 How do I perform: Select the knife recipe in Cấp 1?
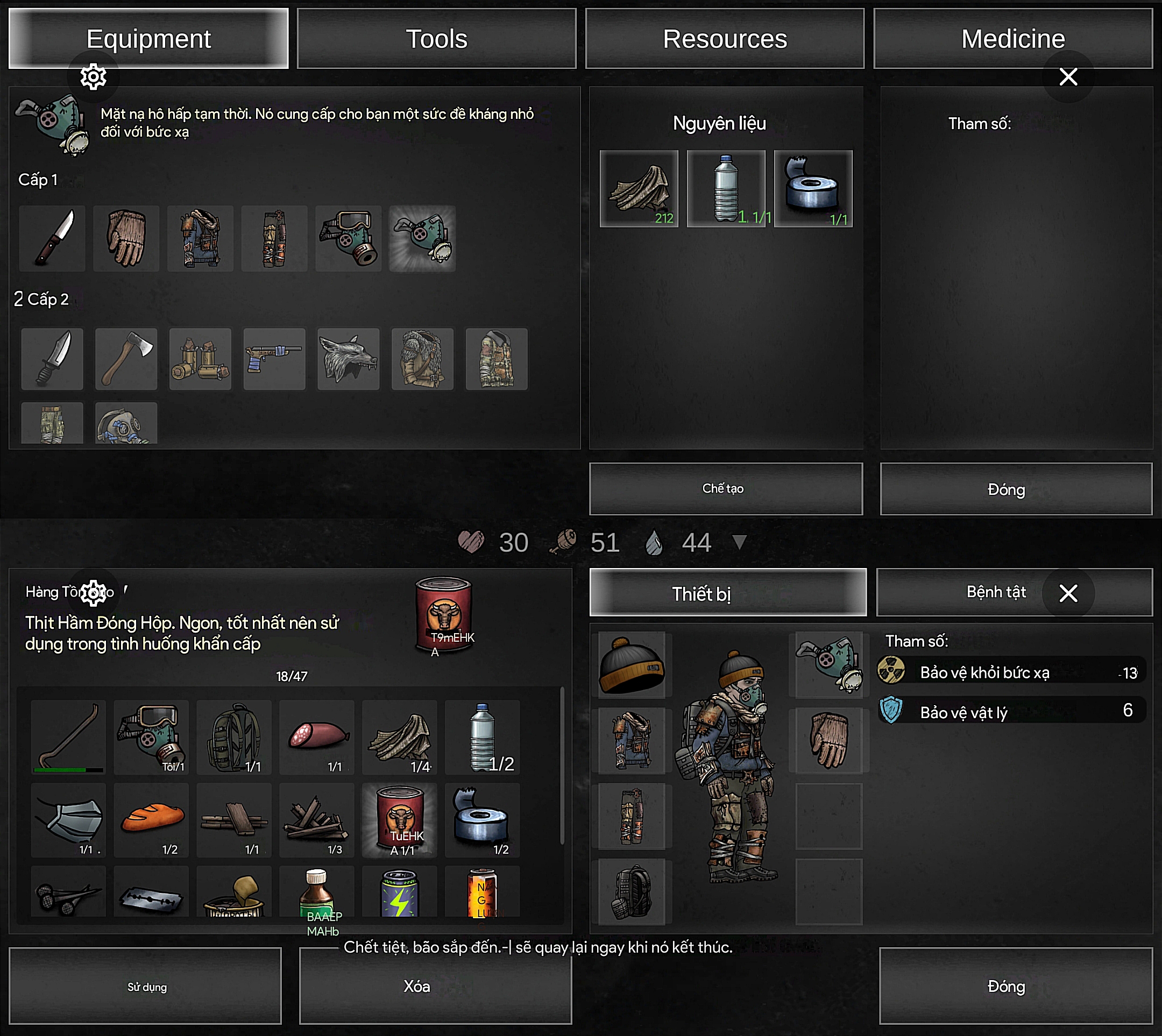52,238
